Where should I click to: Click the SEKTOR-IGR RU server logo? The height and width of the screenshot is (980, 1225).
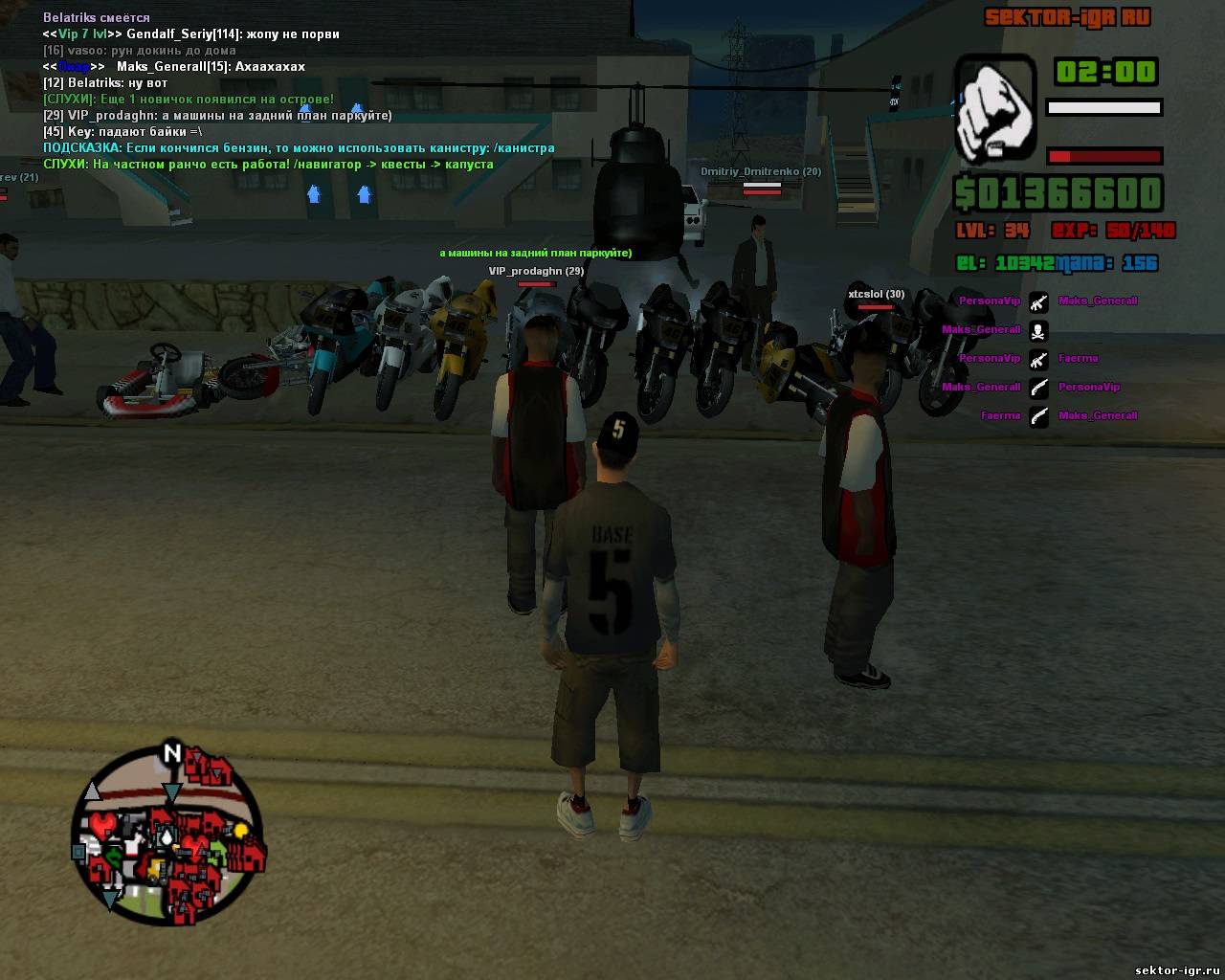pos(1067,17)
